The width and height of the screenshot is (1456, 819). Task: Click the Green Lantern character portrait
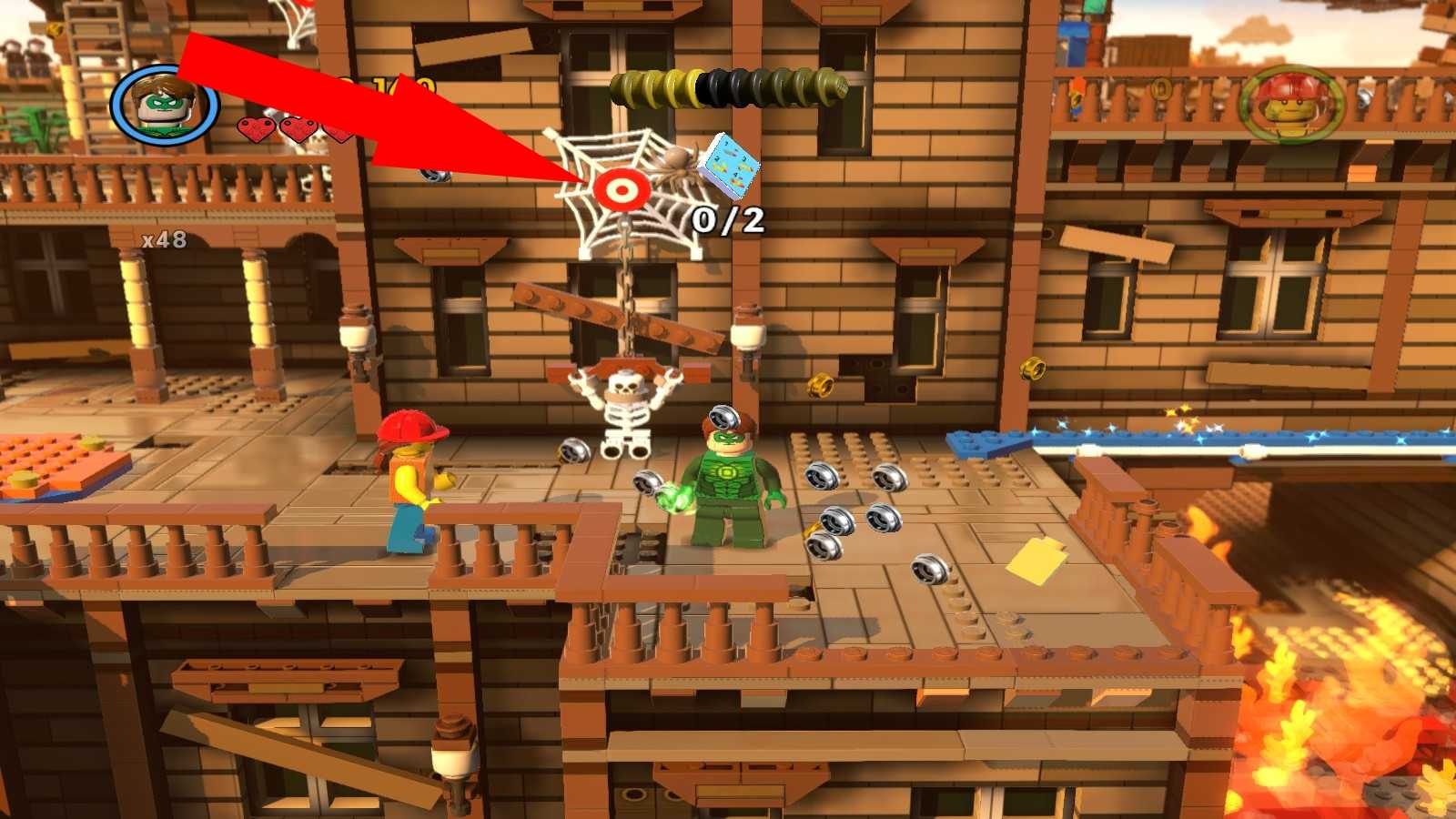pyautogui.click(x=165, y=106)
